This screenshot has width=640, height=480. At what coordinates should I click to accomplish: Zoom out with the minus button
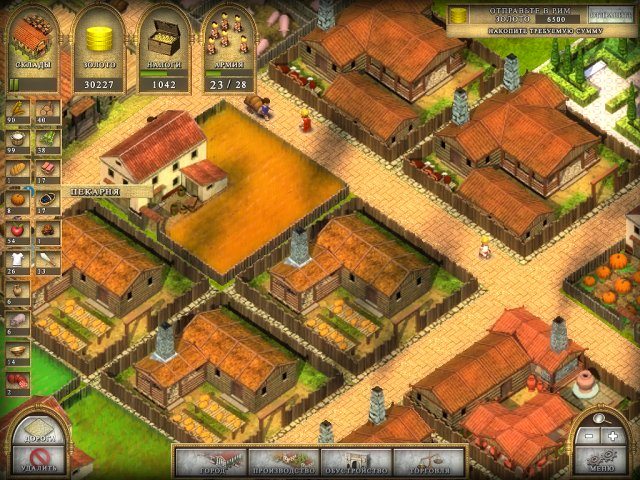pos(590,436)
